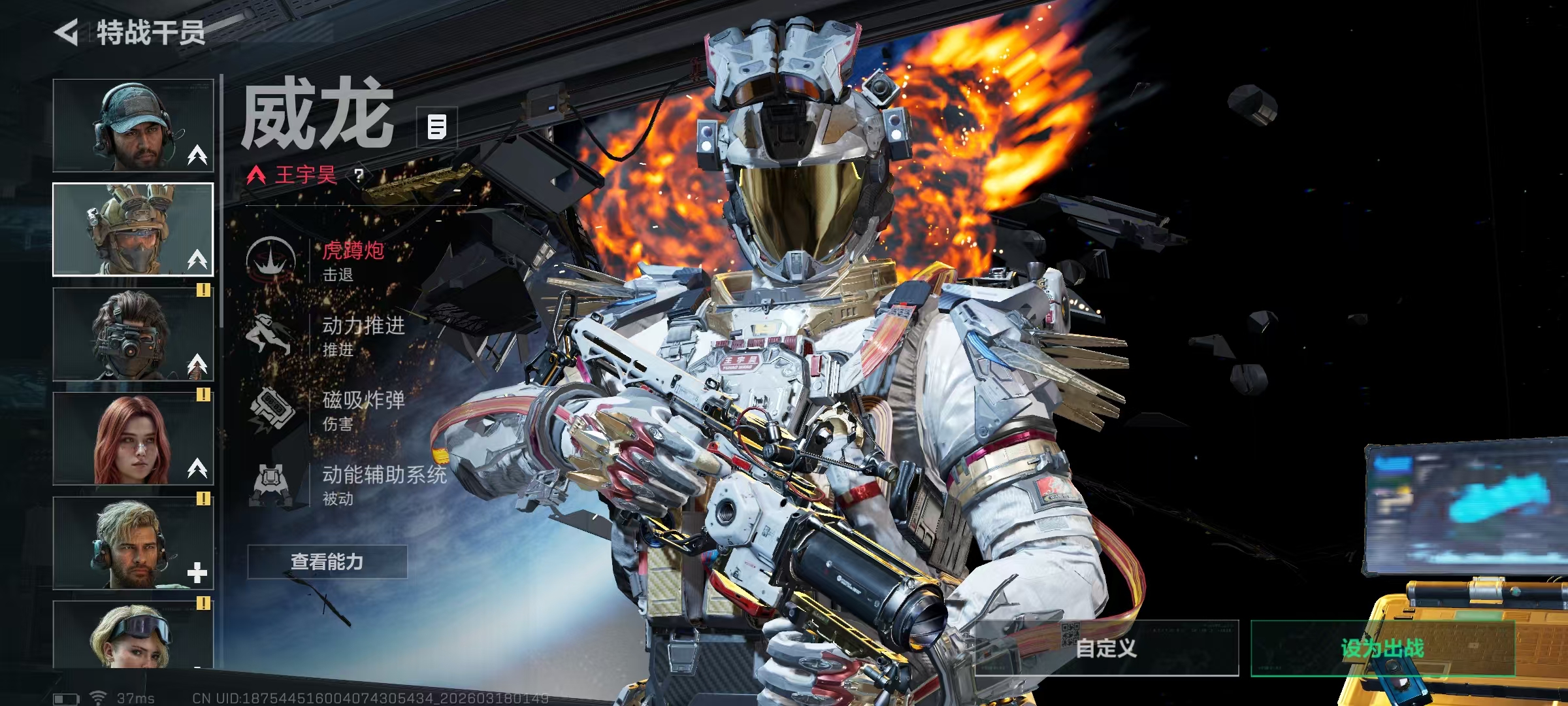Show the 磁吸炸弹 ability details

363,410
